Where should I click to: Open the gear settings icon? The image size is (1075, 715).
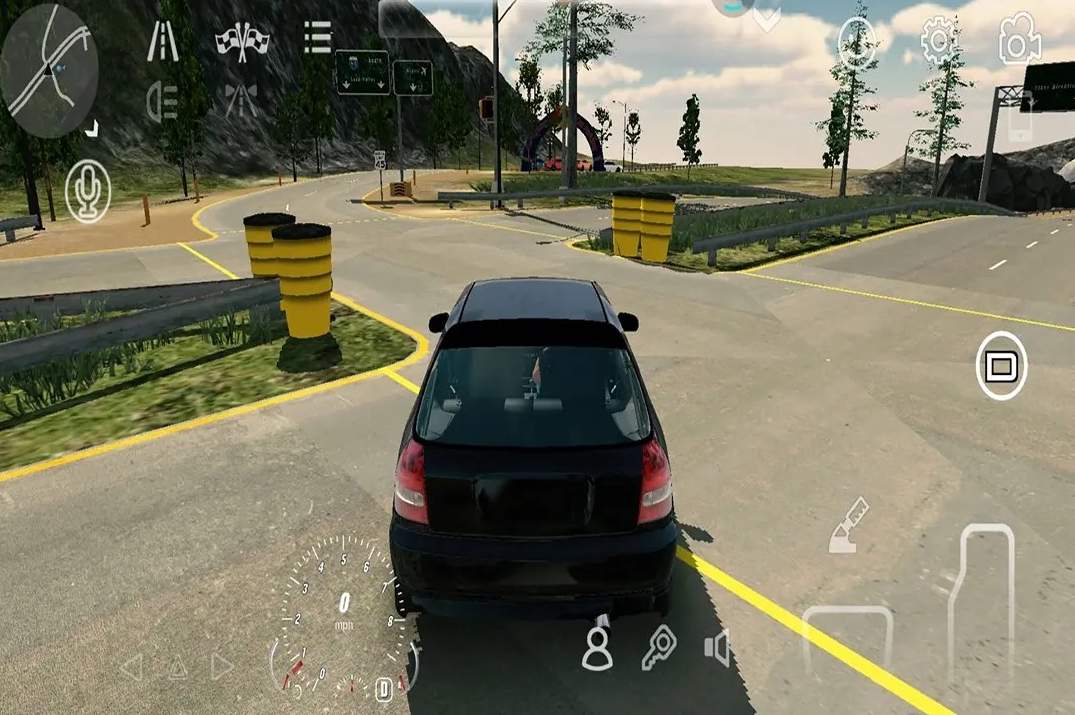pos(938,41)
